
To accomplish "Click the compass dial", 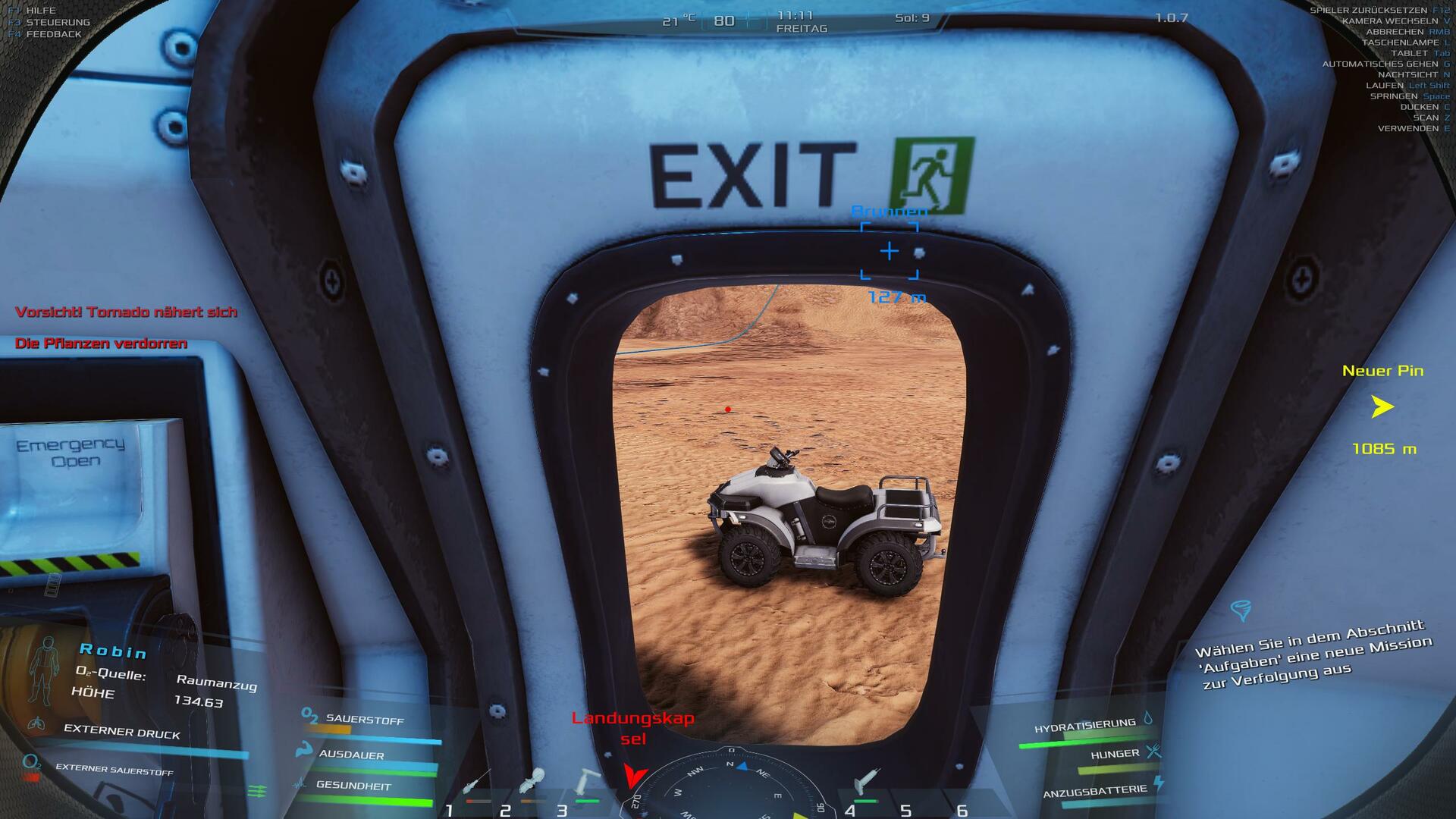I will [730, 789].
